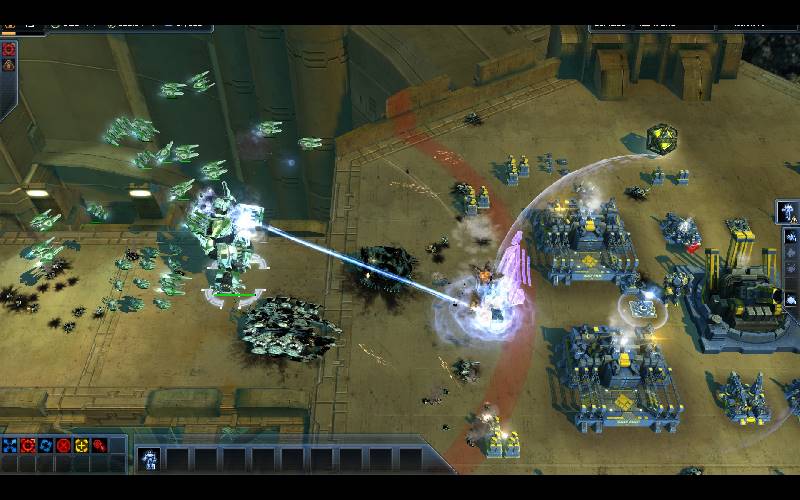Click the orange commander icon on the left panel
800x500 pixels.
[x=9, y=64]
